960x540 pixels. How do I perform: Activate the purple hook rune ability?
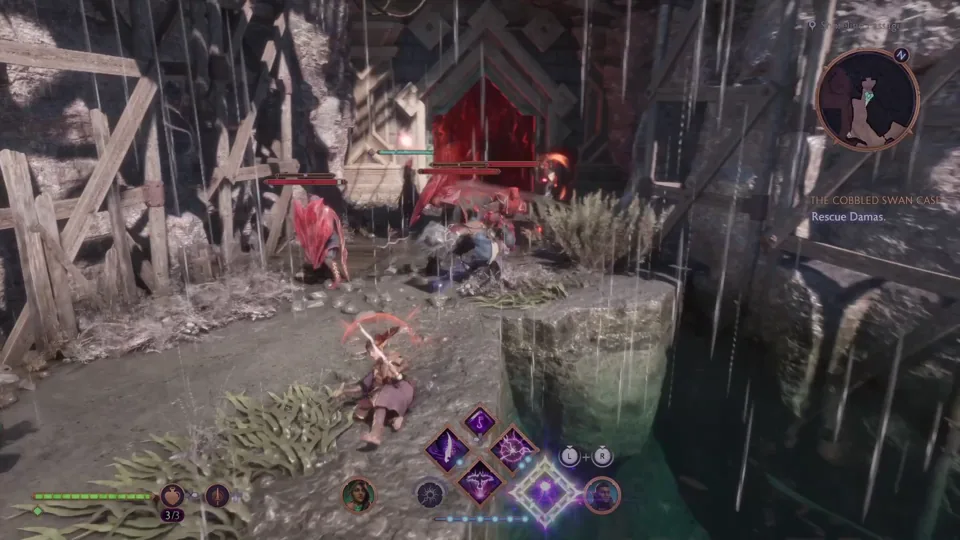click(x=480, y=421)
